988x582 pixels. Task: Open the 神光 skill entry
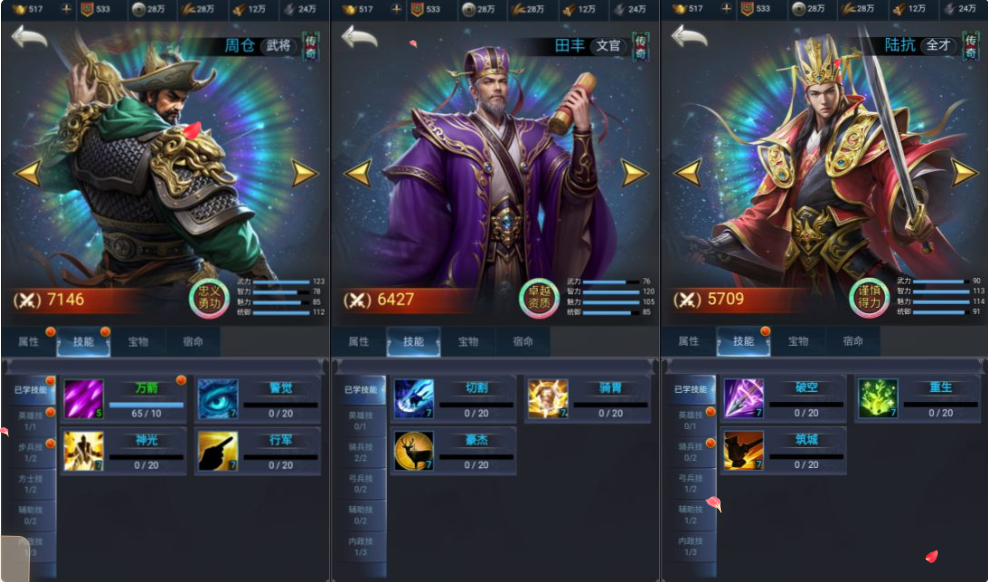[84, 451]
